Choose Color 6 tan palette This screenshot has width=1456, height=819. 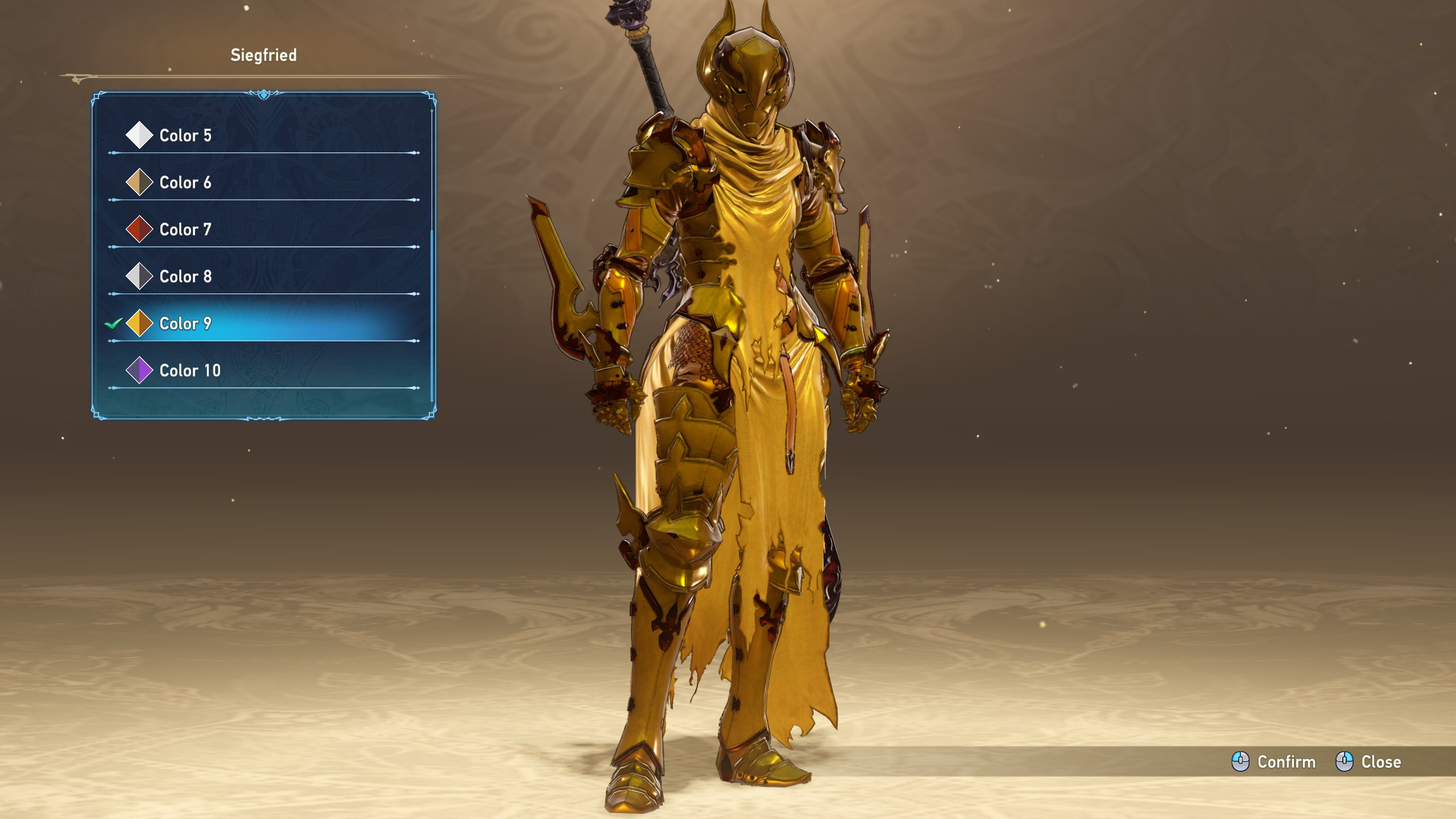(185, 183)
